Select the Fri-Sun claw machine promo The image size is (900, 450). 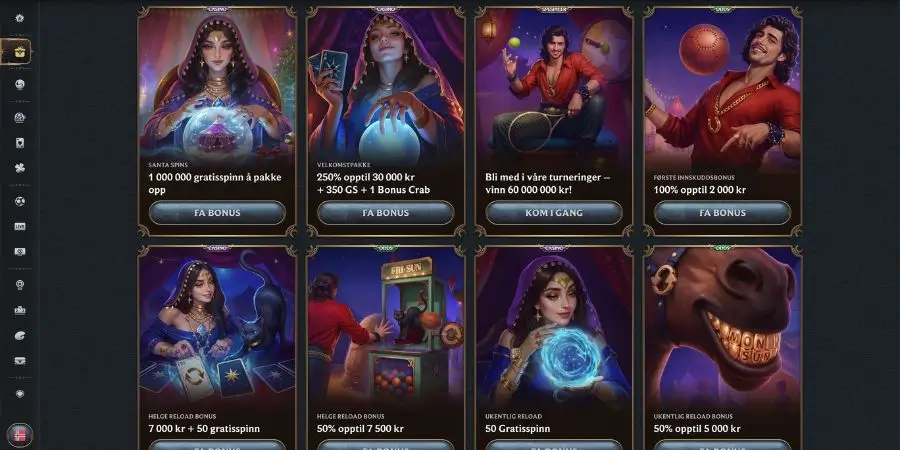tap(385, 330)
